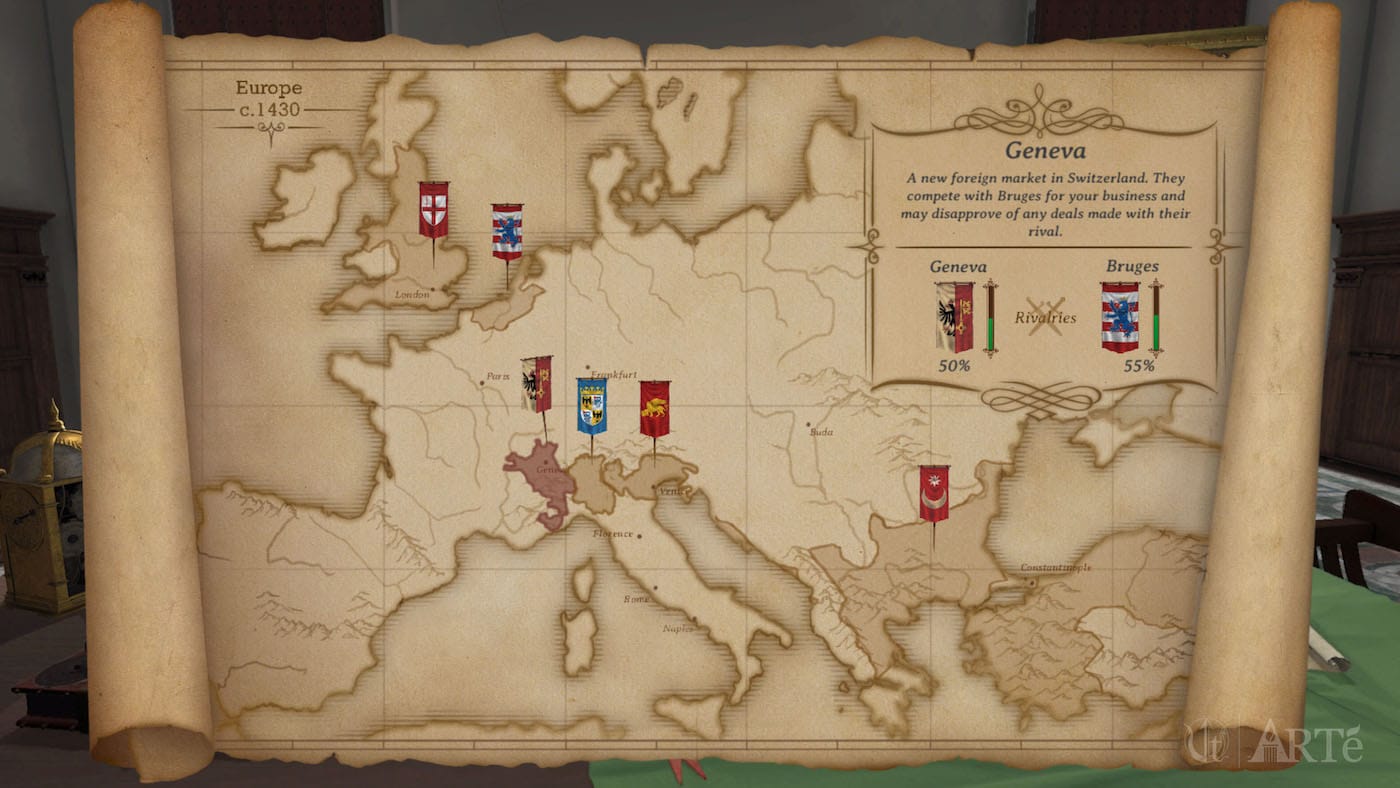The image size is (1400, 788).
Task: Select the blue and yellow banner below Frankfurt
Action: pyautogui.click(x=591, y=405)
